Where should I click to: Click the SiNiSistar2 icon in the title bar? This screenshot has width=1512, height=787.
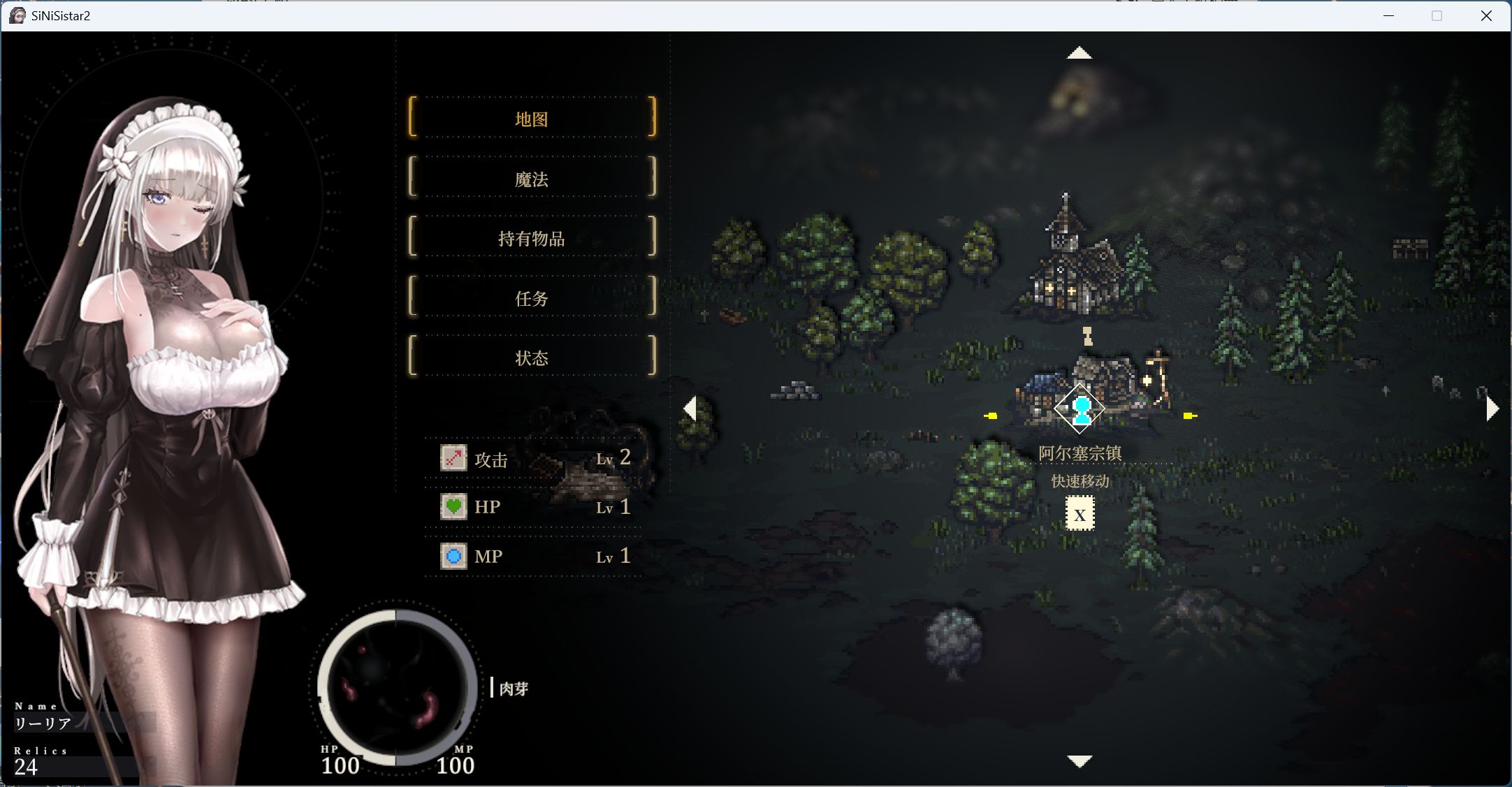point(17,15)
